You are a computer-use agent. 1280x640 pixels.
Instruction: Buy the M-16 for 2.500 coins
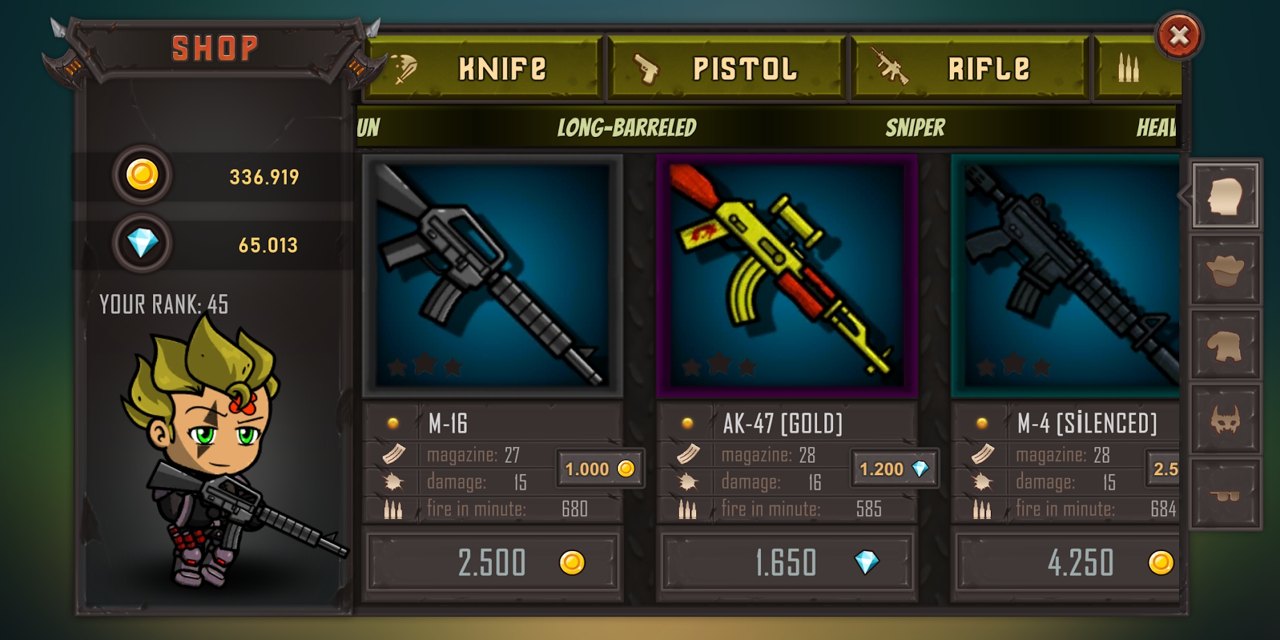(x=492, y=562)
